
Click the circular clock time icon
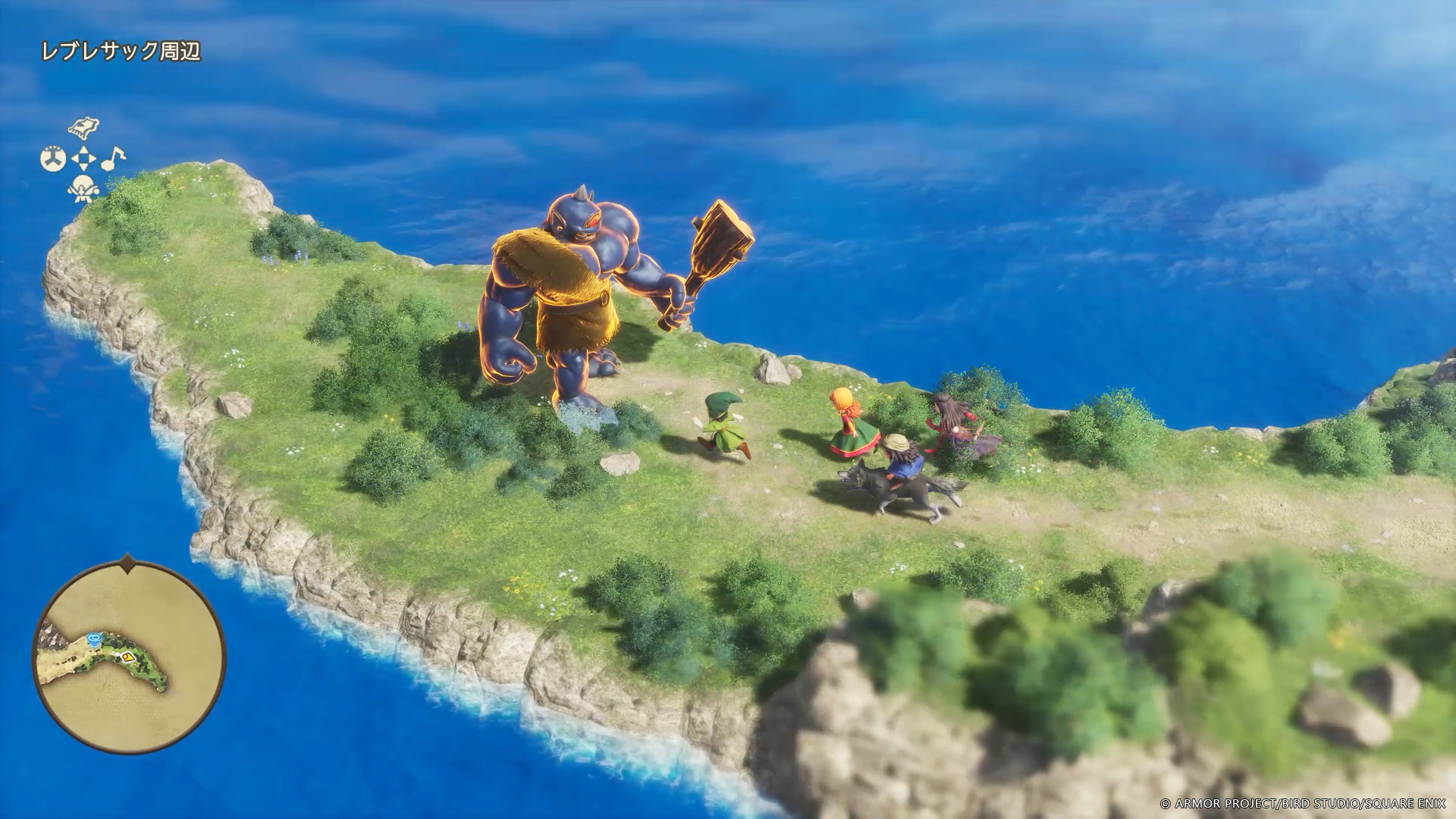53,159
